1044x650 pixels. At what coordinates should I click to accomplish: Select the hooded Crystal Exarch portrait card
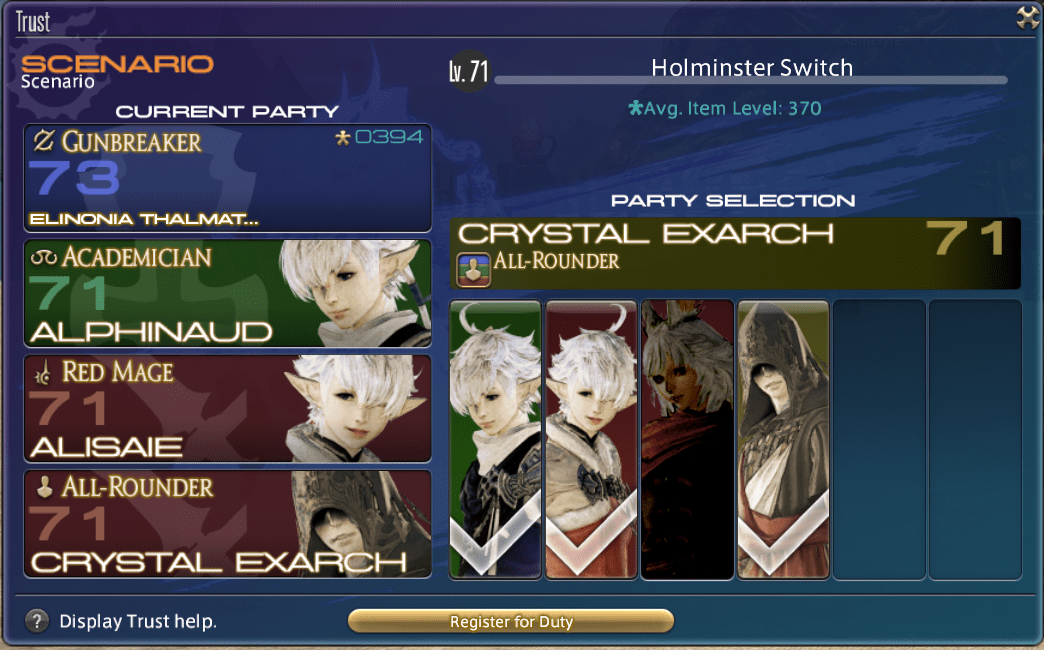pos(783,439)
